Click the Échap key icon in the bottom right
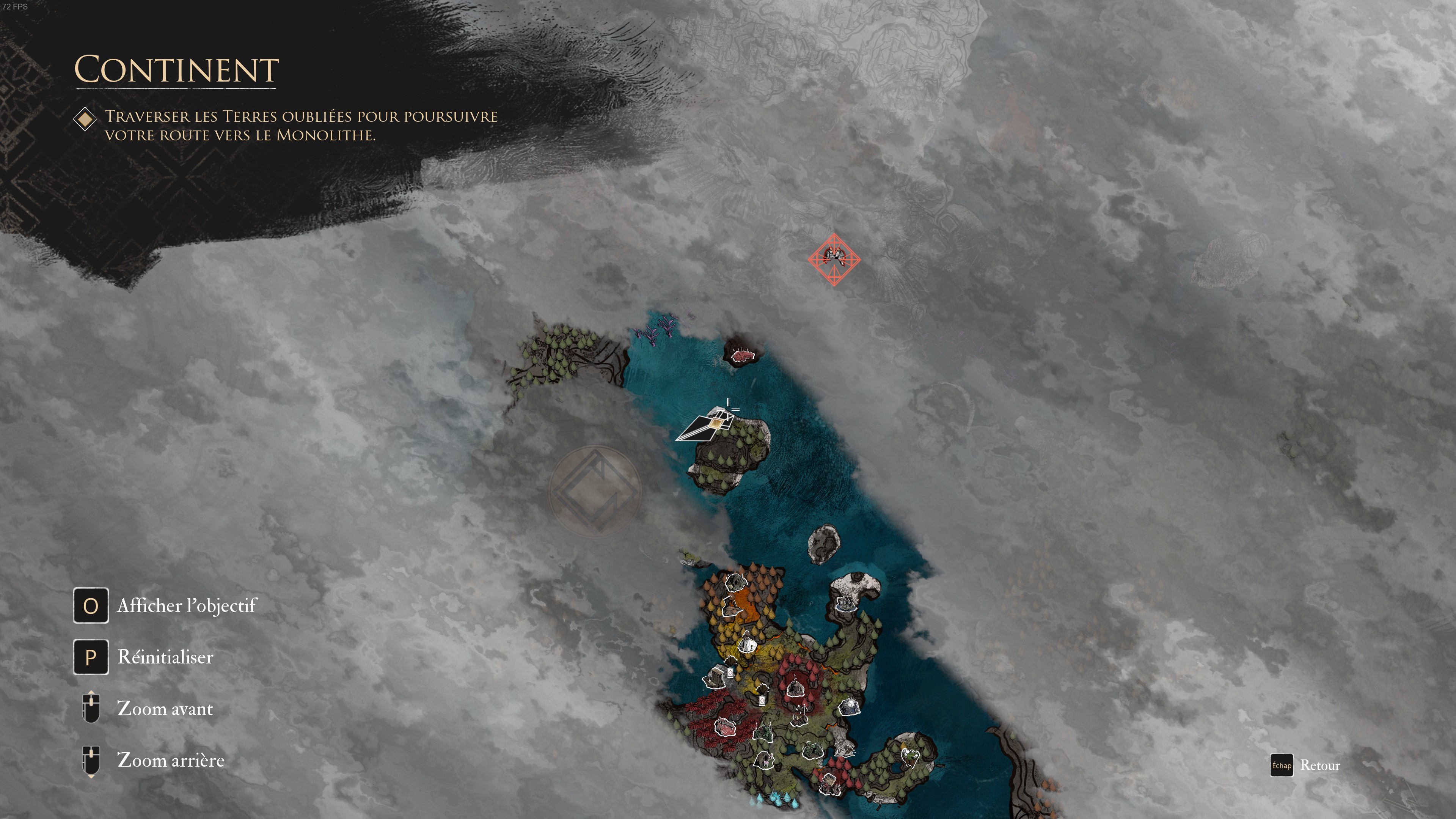The width and height of the screenshot is (1456, 819). coord(1282,766)
